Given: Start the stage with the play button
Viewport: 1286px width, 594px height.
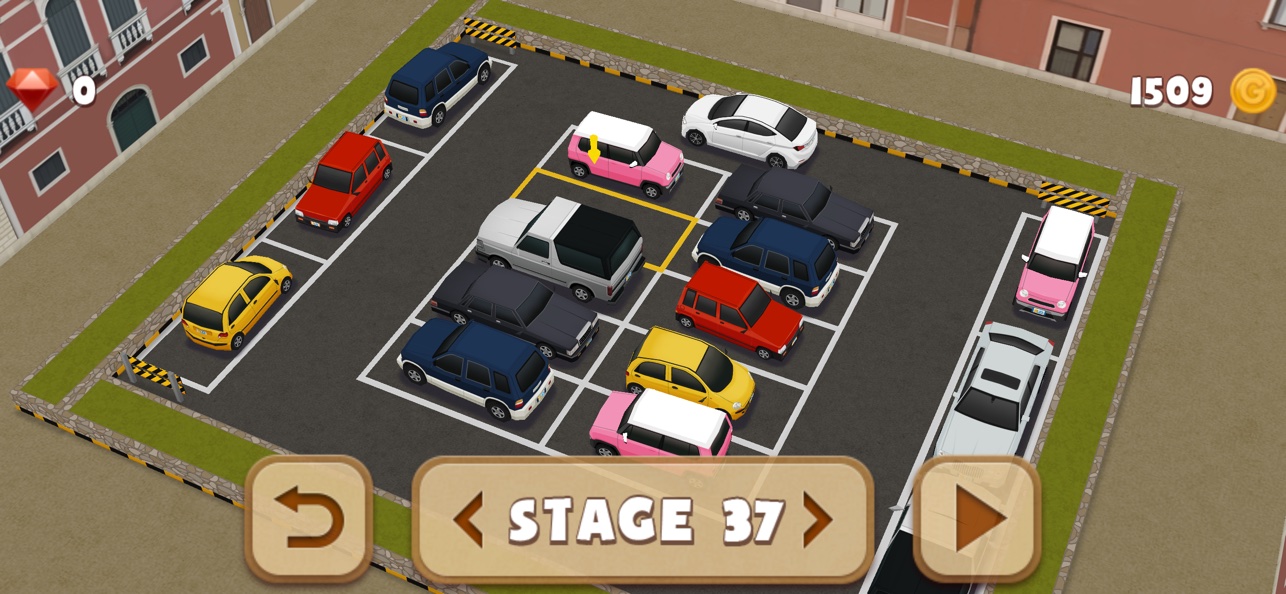Looking at the screenshot, I should (977, 519).
